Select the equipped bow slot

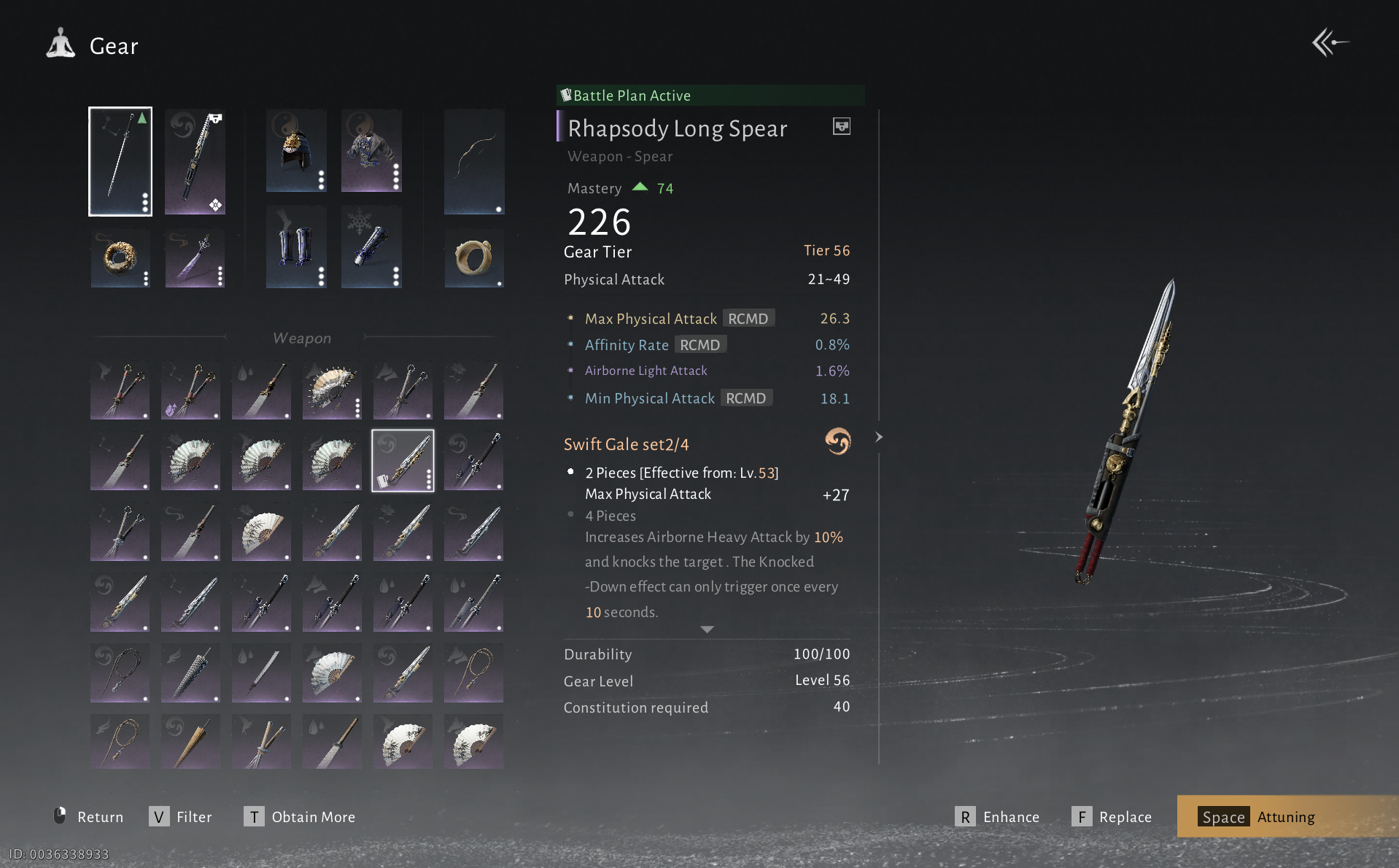(x=474, y=161)
